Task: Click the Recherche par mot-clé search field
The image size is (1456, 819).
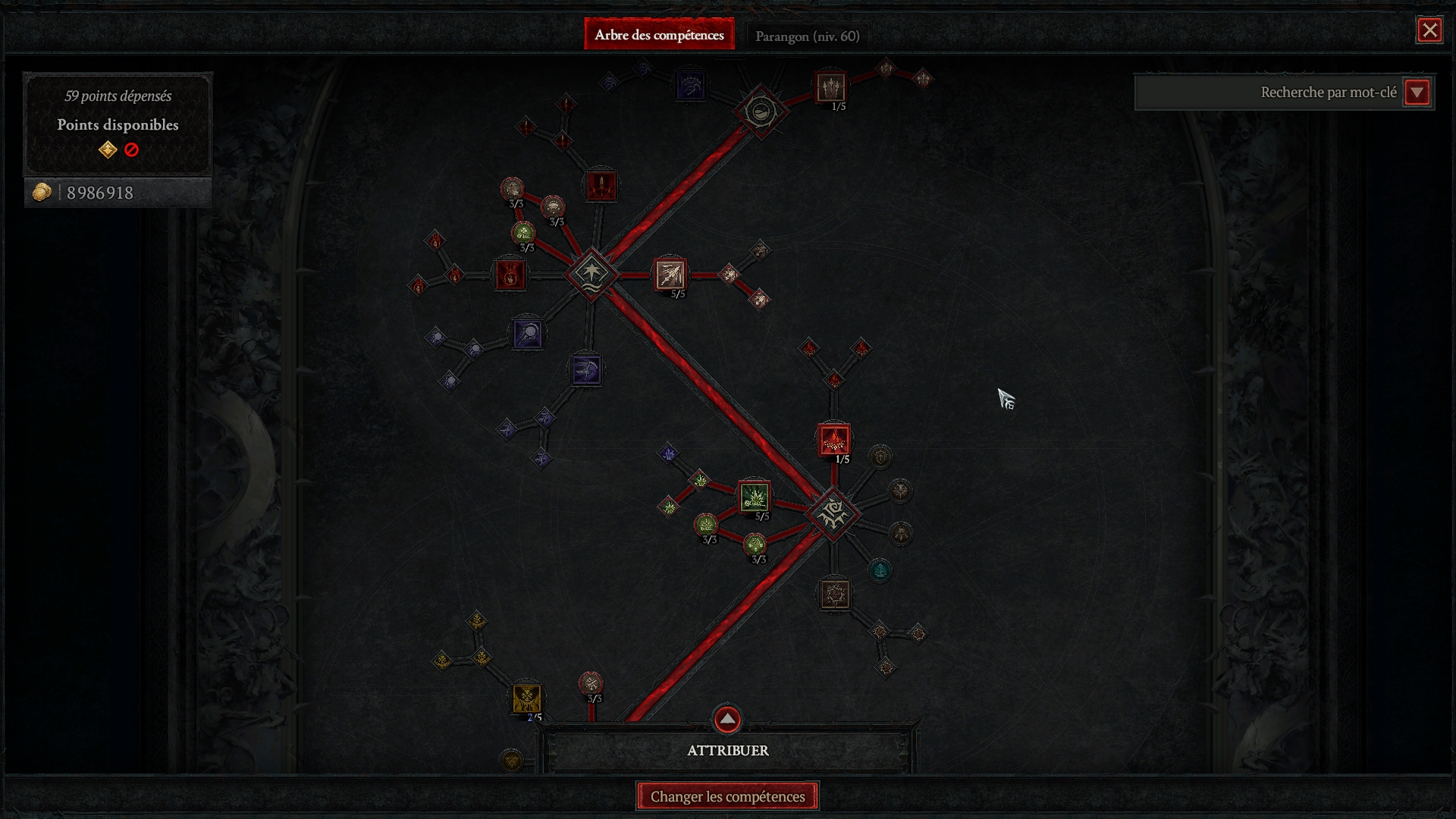Action: point(1268,93)
